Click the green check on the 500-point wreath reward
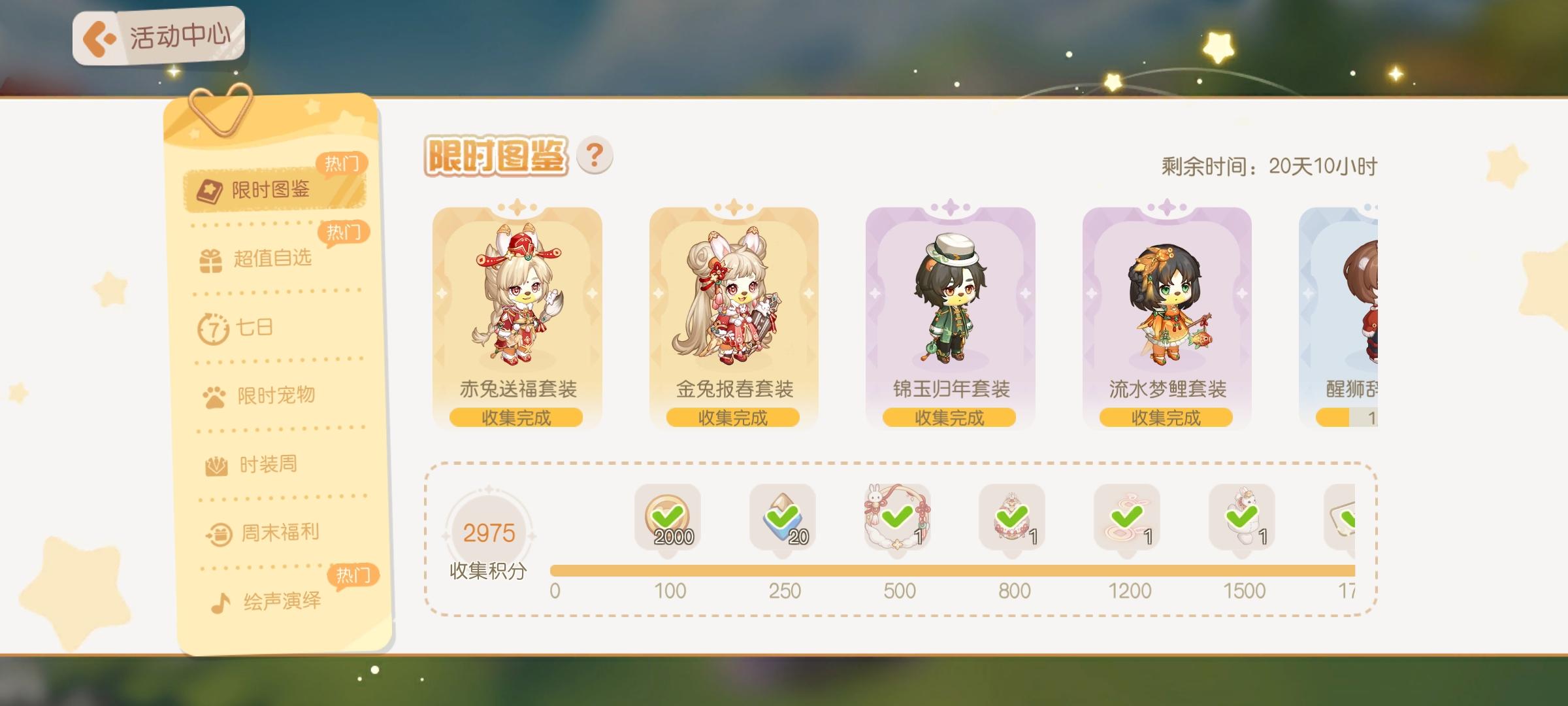 coord(896,516)
